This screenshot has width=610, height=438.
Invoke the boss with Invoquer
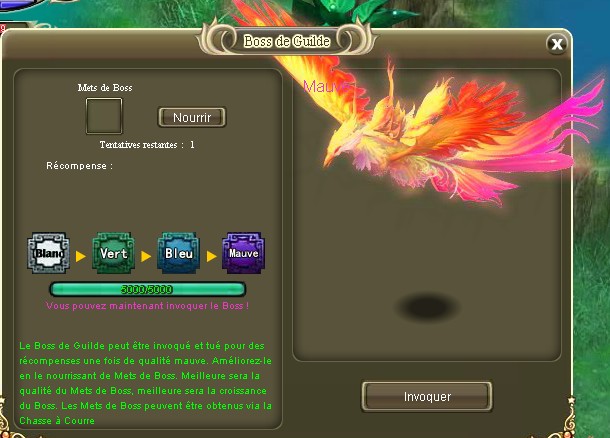(427, 396)
